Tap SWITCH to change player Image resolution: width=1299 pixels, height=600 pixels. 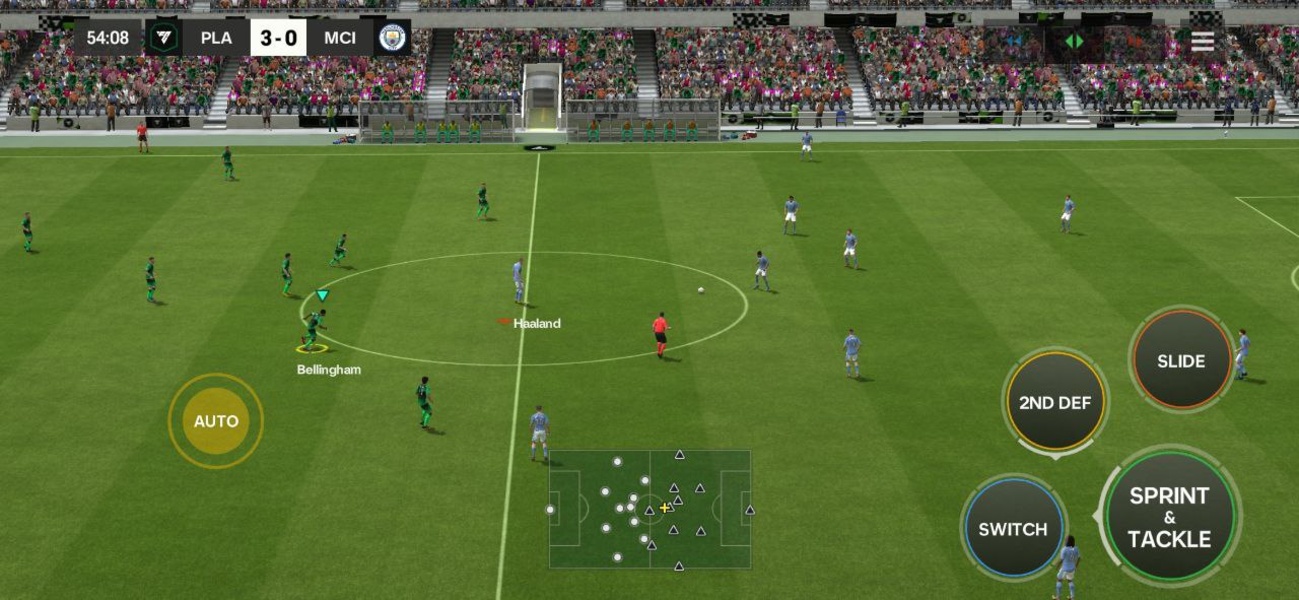[x=1013, y=529]
